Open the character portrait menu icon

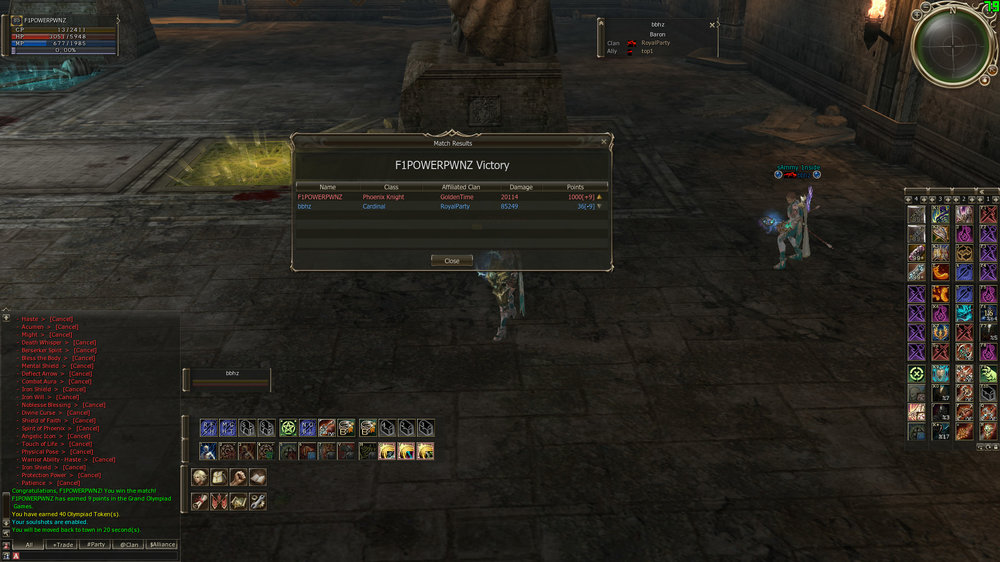coord(199,477)
